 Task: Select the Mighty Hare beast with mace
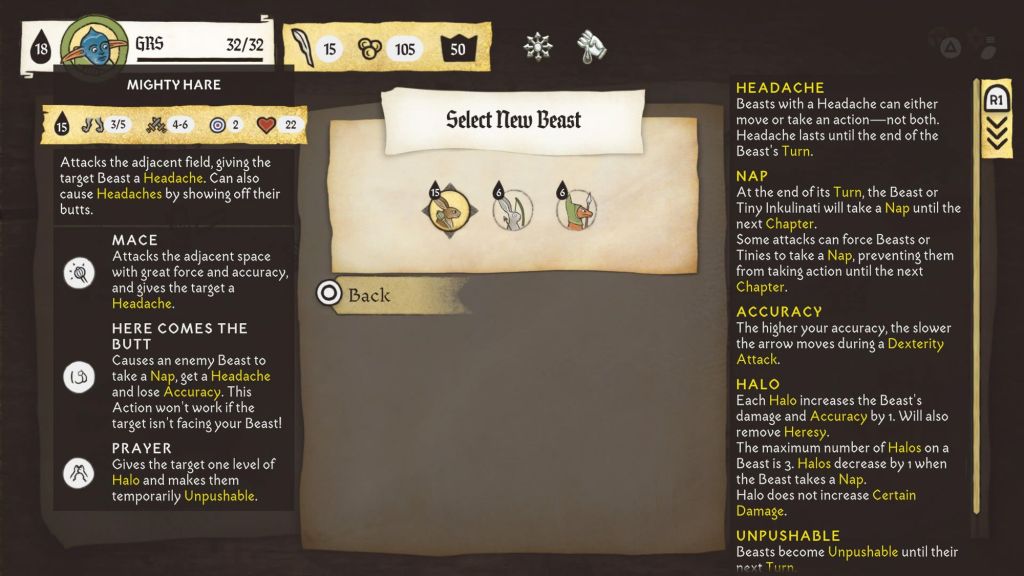click(x=448, y=210)
